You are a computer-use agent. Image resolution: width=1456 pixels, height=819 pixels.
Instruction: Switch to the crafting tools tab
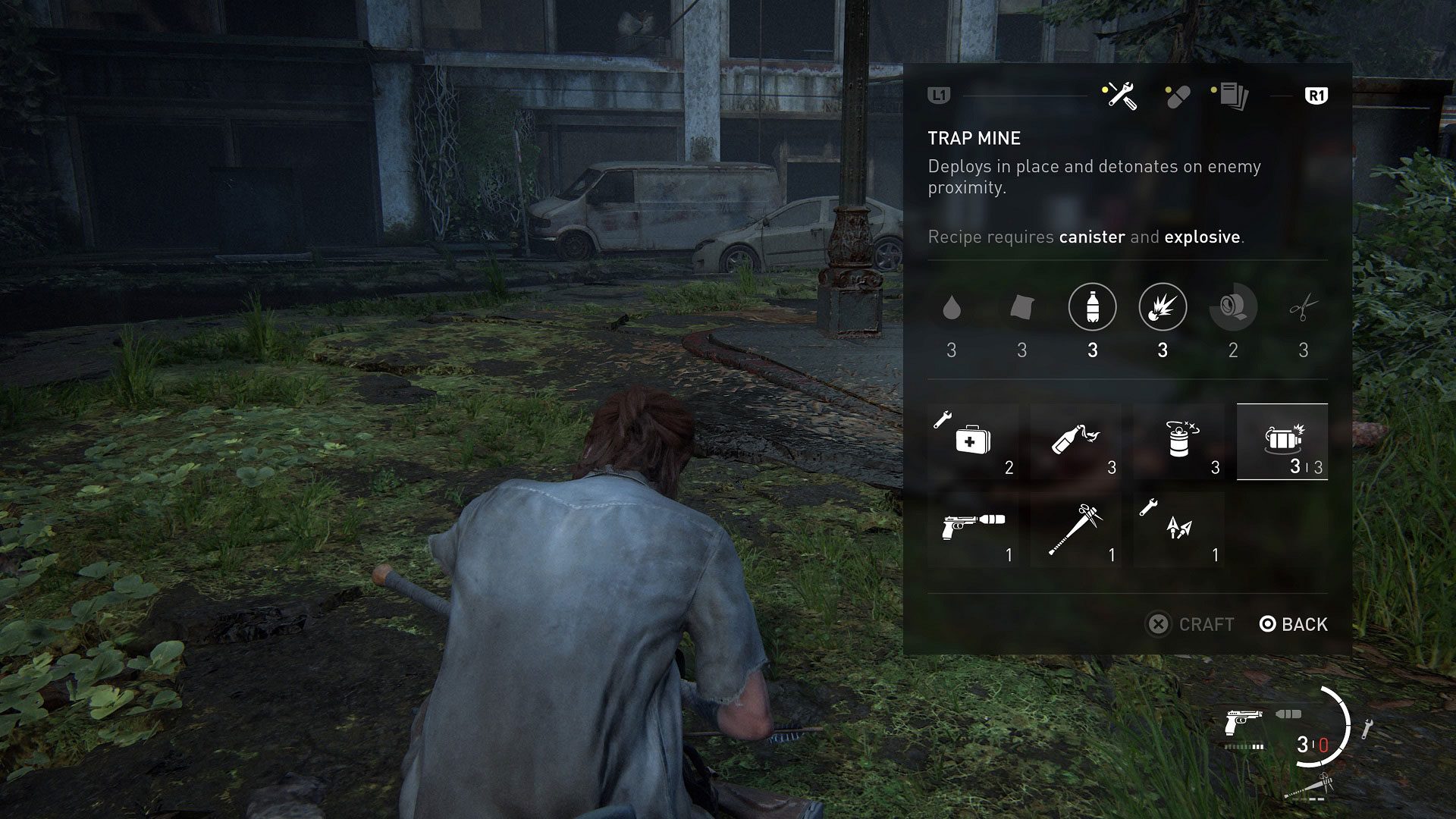[x=1121, y=96]
